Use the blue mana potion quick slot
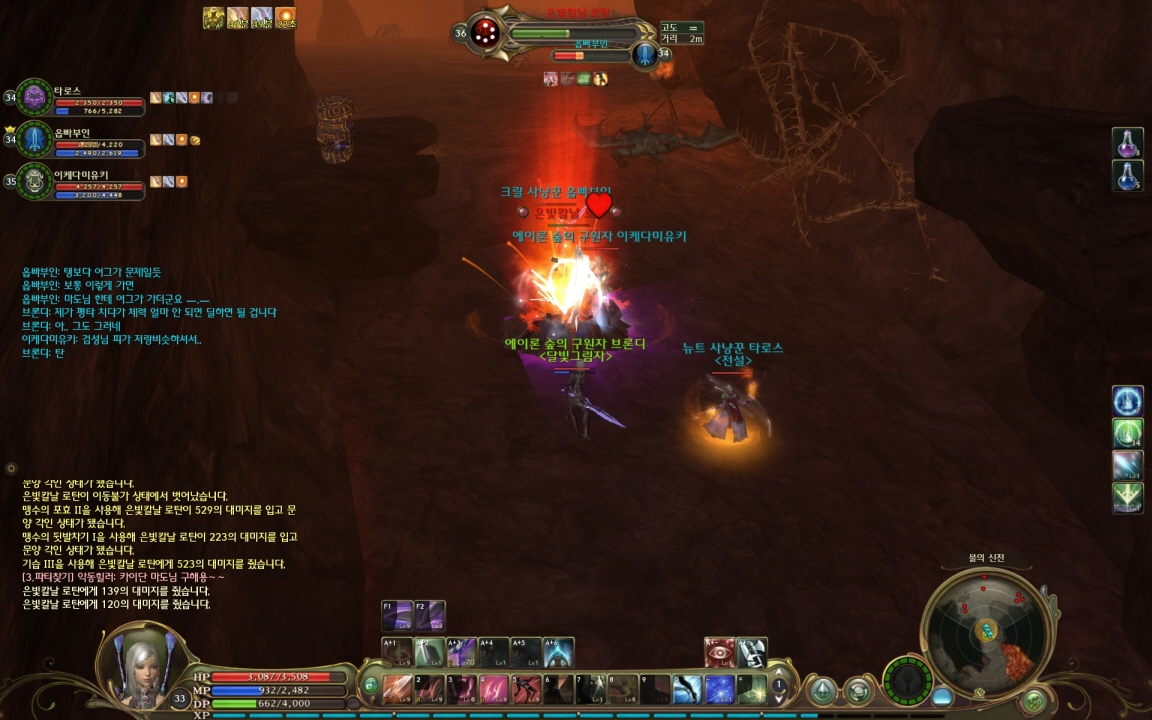This screenshot has height=720, width=1152. pos(1128,176)
